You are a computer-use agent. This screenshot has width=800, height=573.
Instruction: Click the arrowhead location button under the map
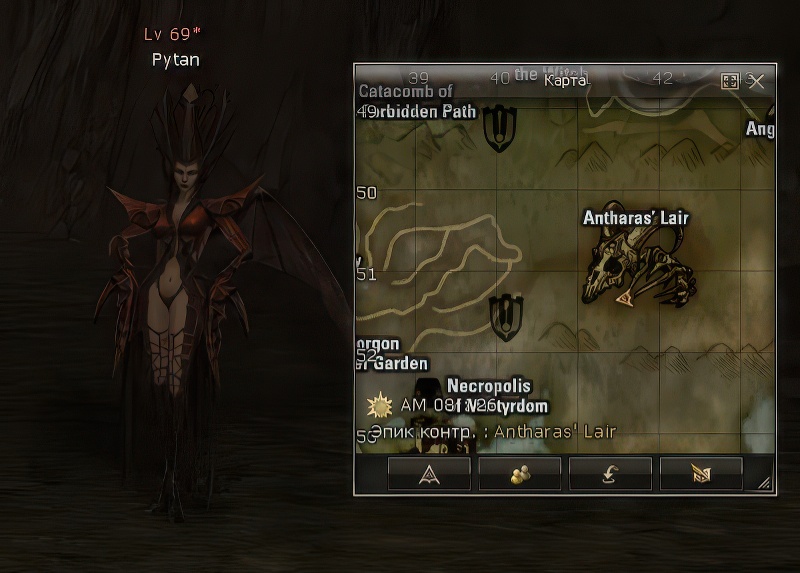pyautogui.click(x=430, y=474)
